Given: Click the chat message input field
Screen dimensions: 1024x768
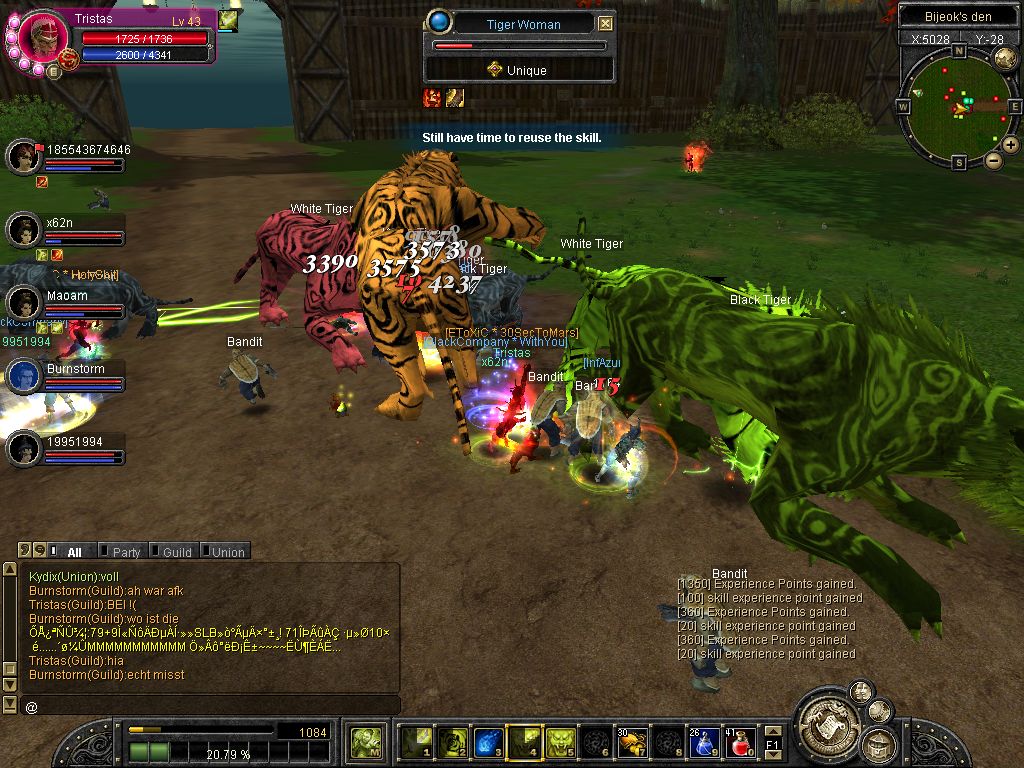Looking at the screenshot, I should (210, 706).
